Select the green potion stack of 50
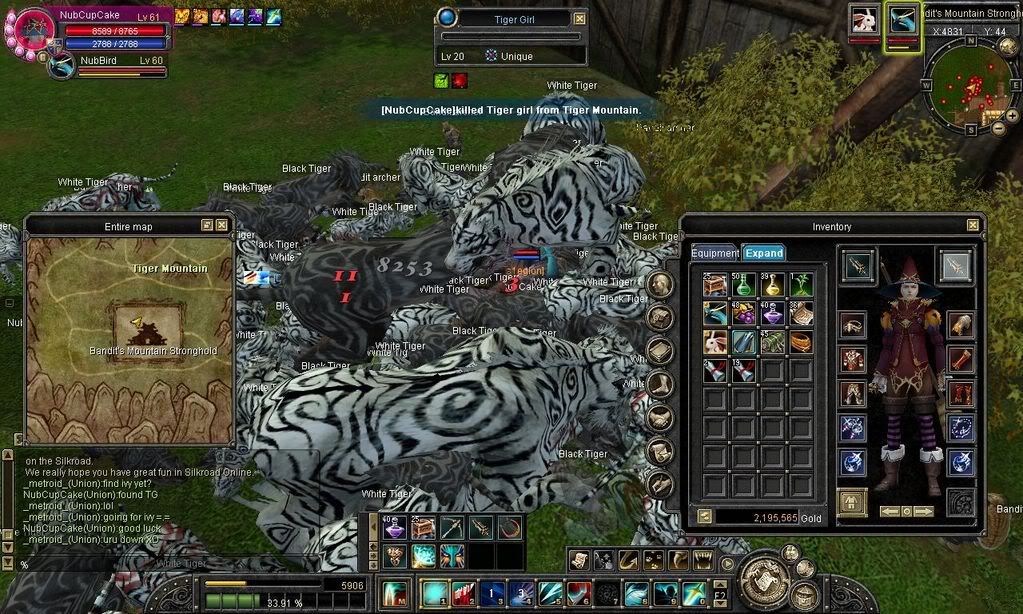 (x=742, y=286)
